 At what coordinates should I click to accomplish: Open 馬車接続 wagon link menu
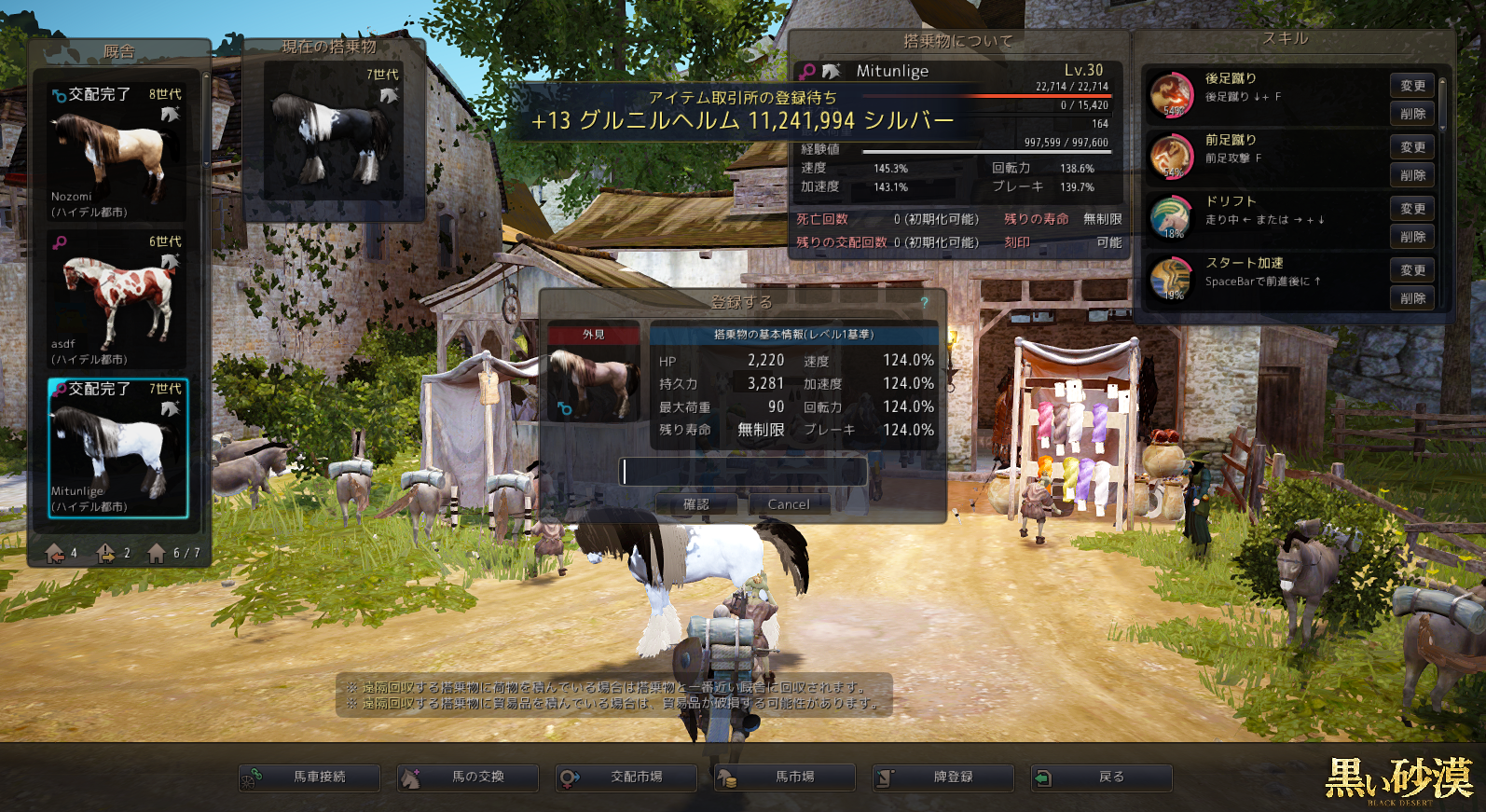[x=310, y=777]
